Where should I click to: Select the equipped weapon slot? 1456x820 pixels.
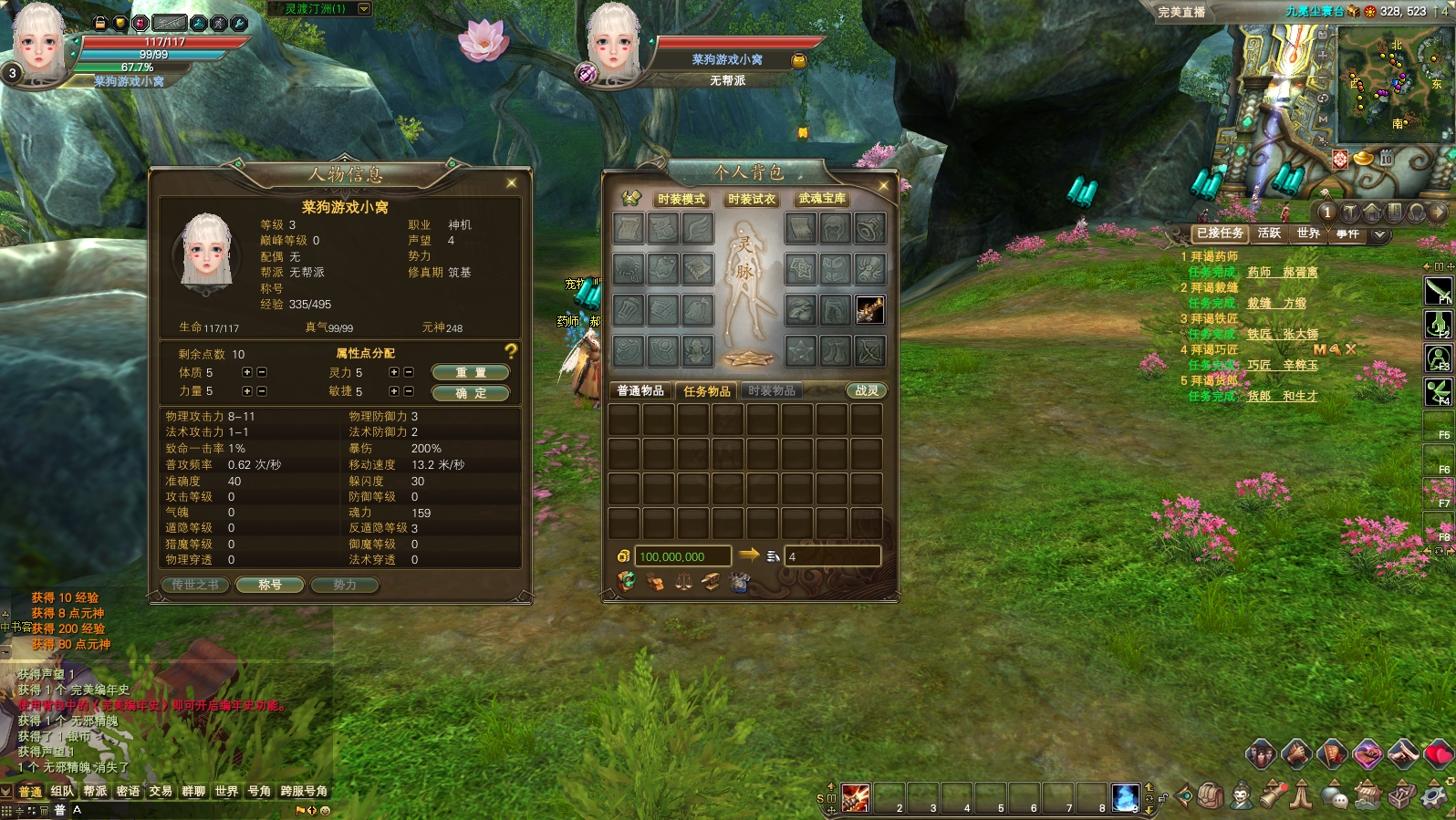click(869, 310)
